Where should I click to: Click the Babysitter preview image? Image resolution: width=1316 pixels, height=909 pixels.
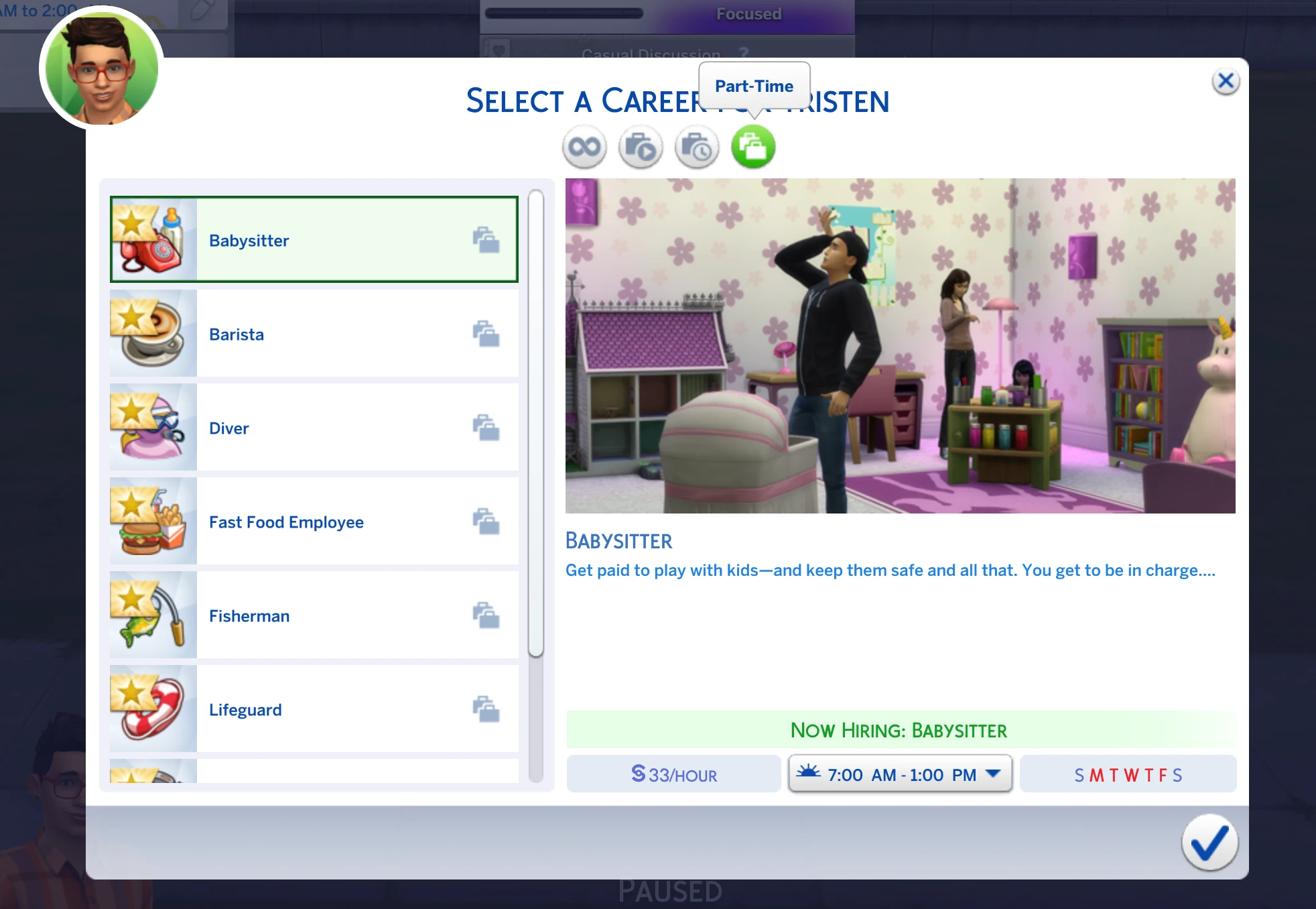pos(899,345)
